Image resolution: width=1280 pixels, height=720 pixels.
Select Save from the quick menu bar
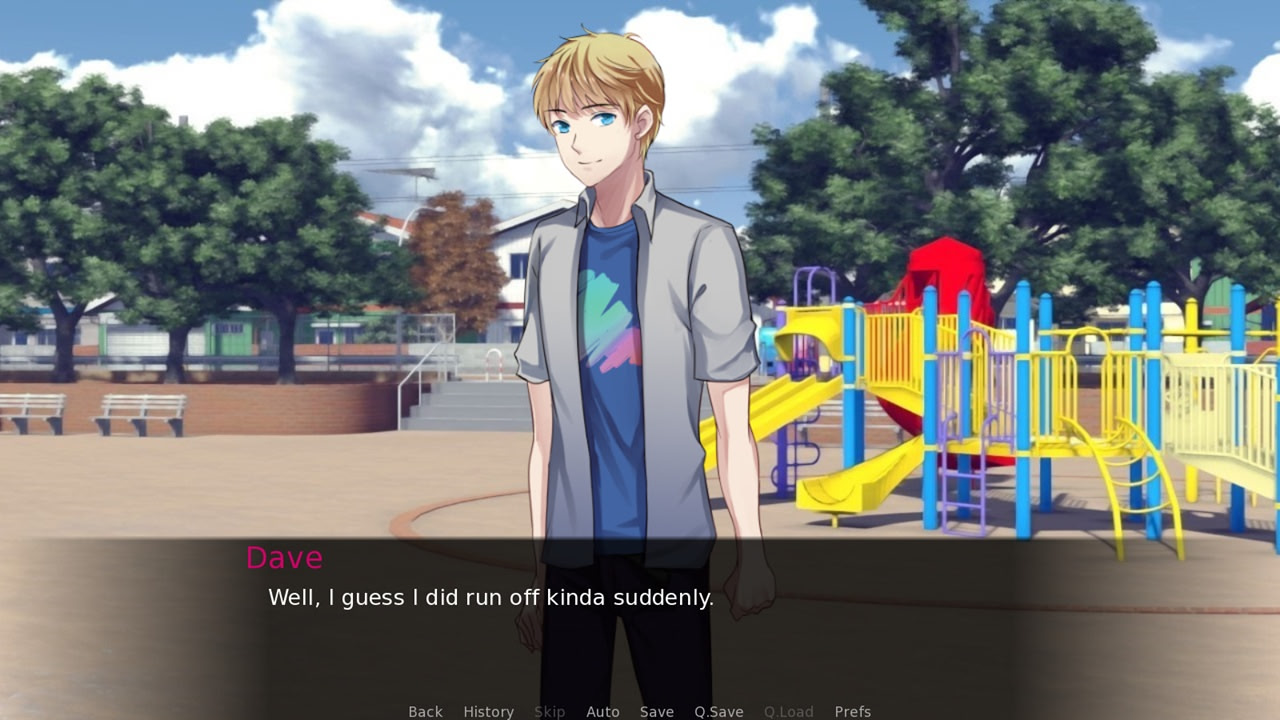(656, 711)
